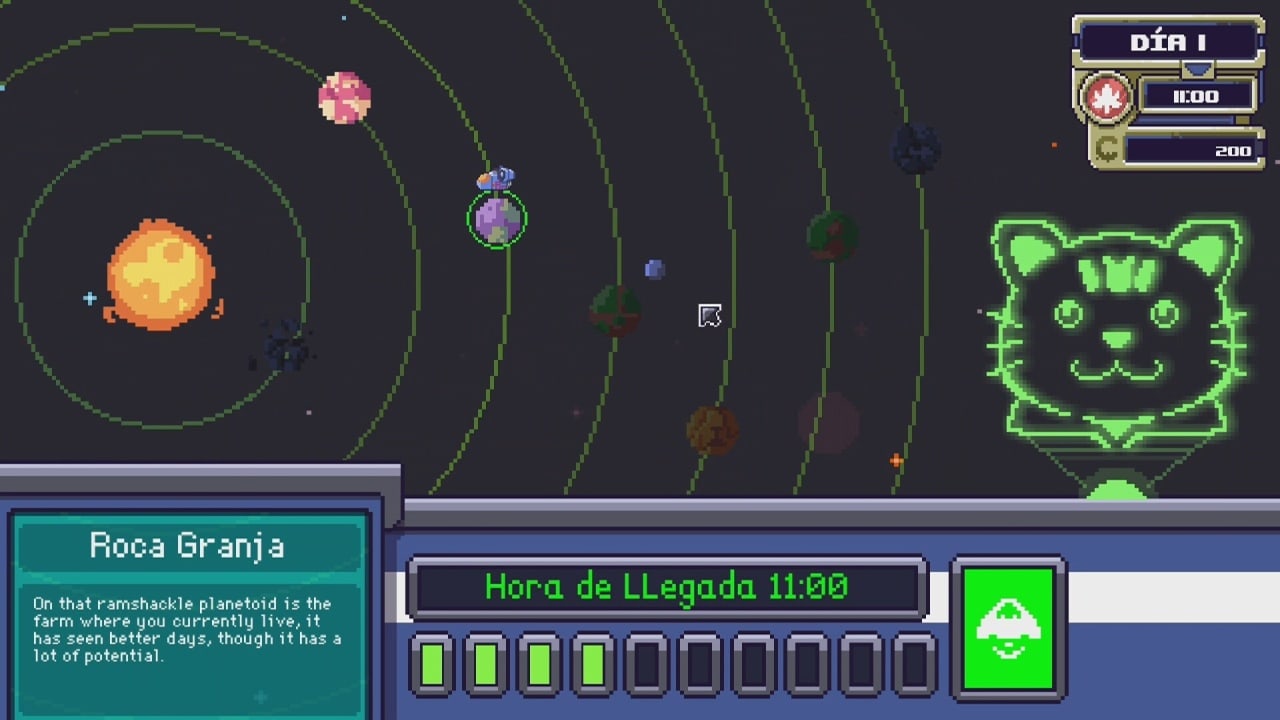Select the dark asteroid cluster near the sun
This screenshot has width=1280, height=720.
click(x=286, y=346)
